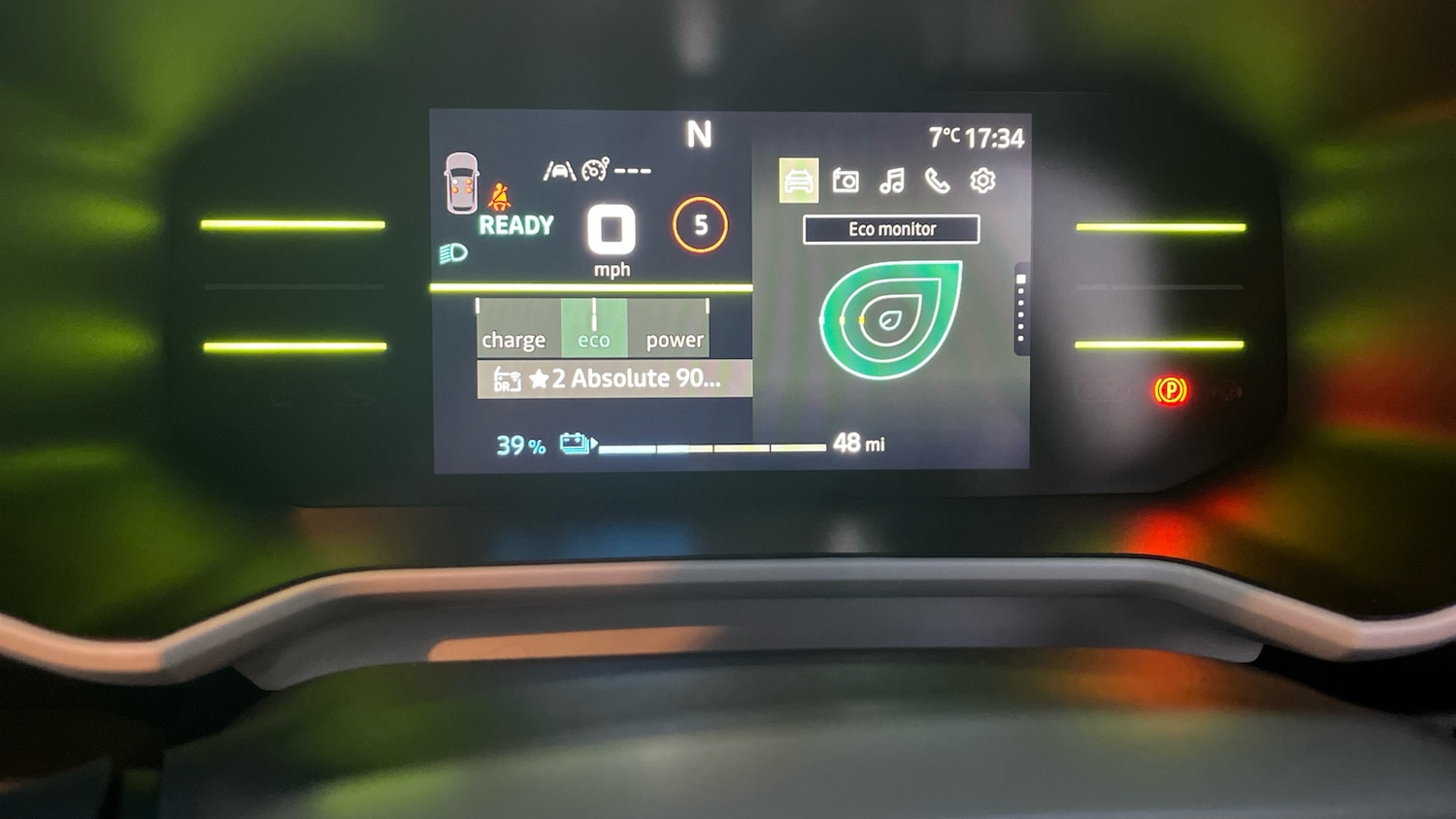Click the red parking brake P indicator
Image resolution: width=1456 pixels, height=819 pixels.
[1172, 391]
